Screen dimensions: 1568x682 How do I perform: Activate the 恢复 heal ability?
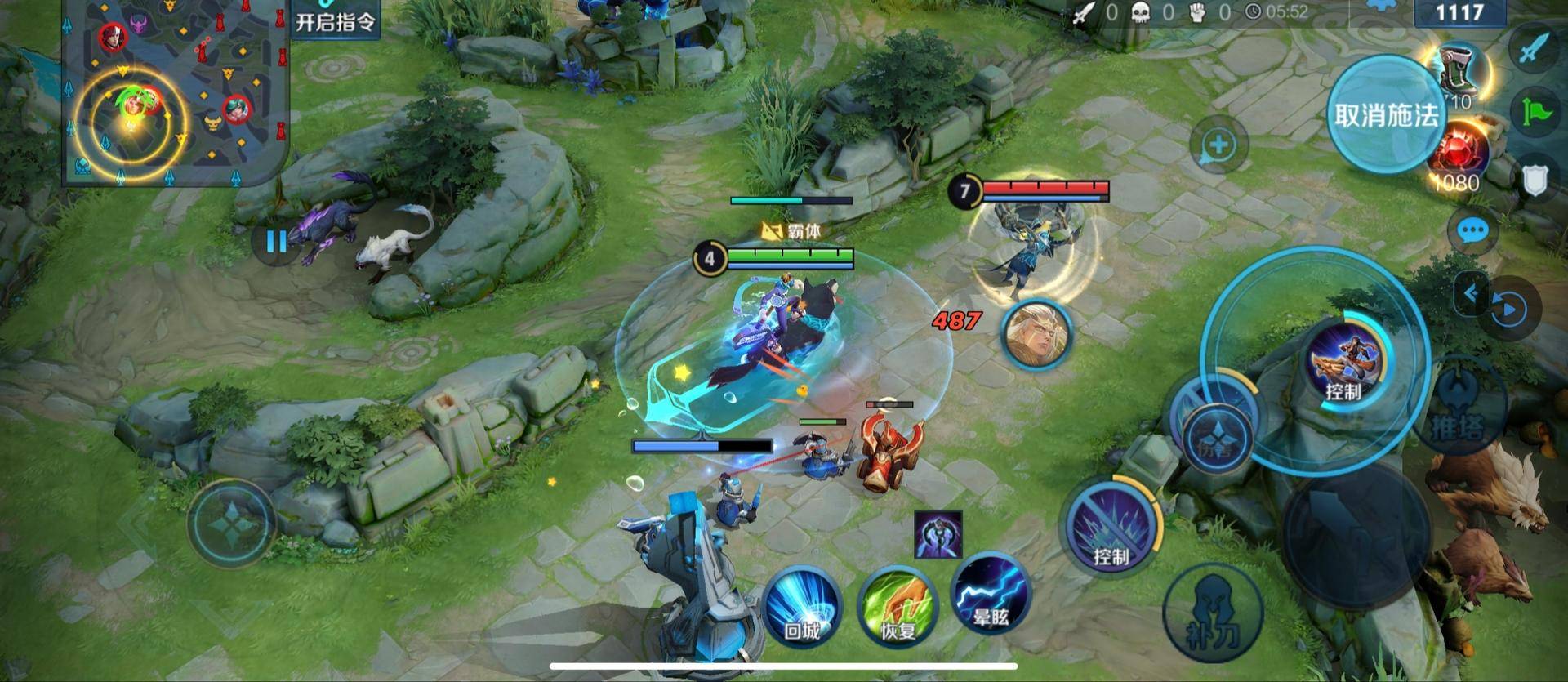pyautogui.click(x=897, y=606)
